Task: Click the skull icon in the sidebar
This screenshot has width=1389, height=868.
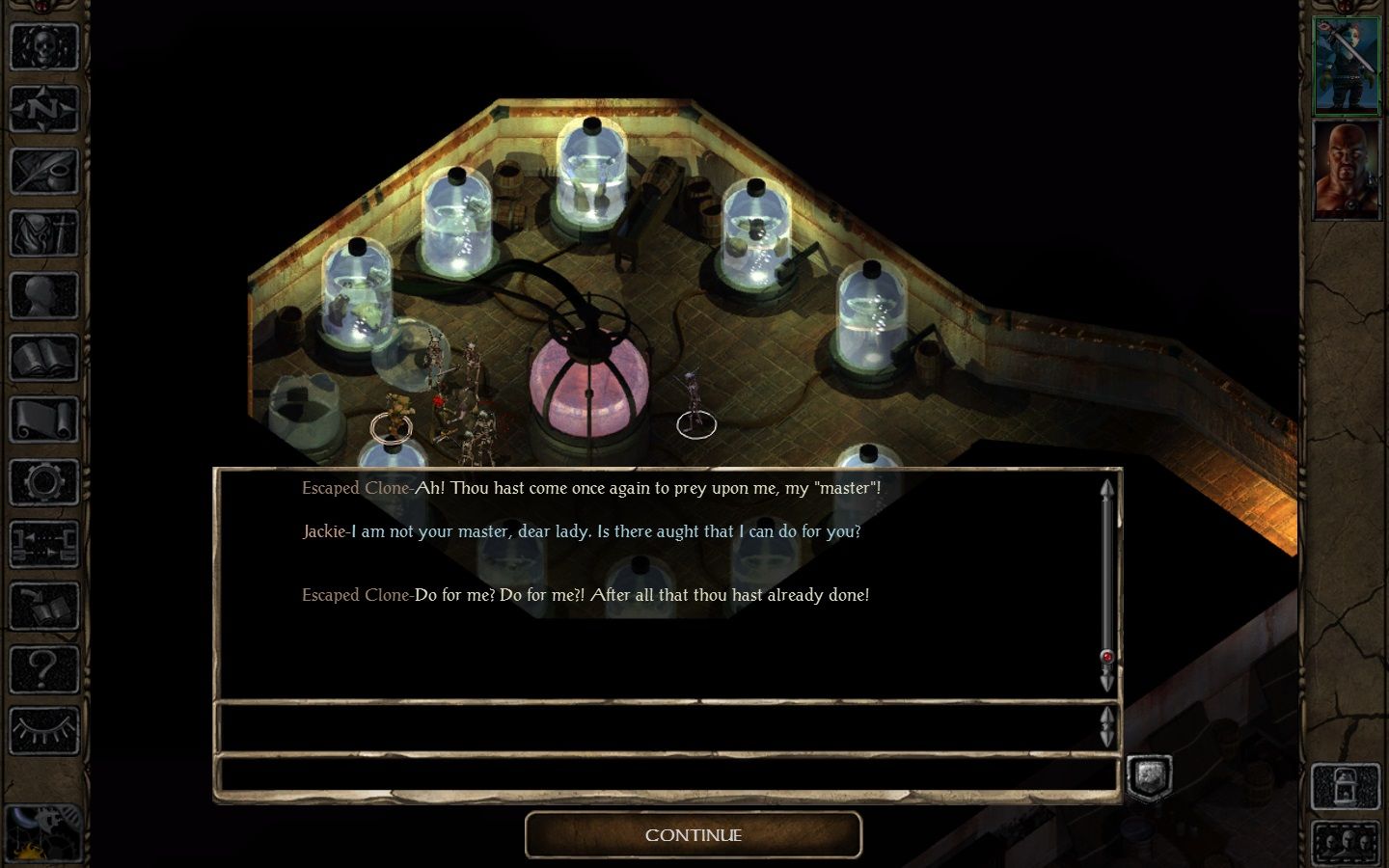Action: [43, 46]
